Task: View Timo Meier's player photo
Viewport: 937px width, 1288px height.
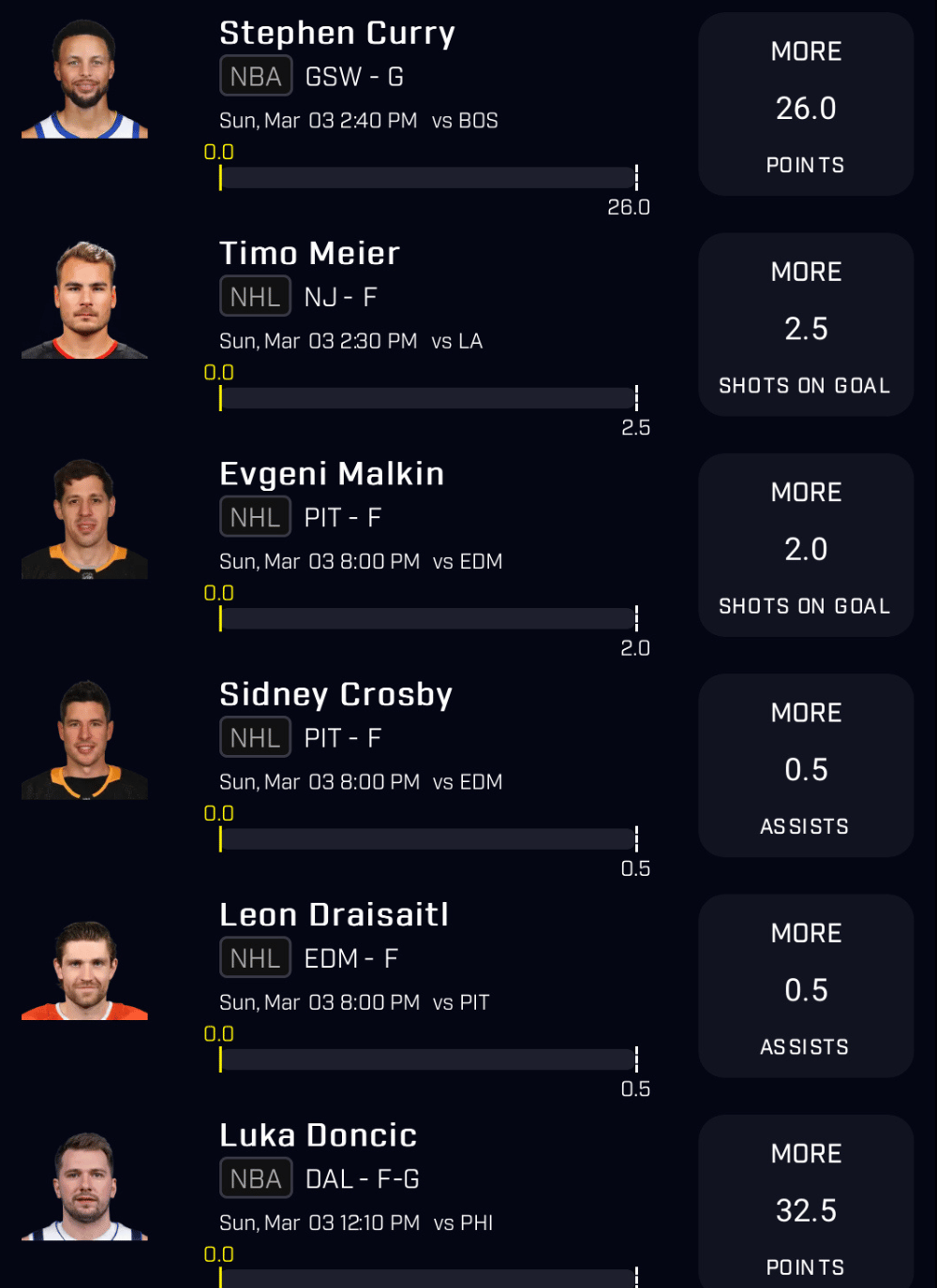Action: pyautogui.click(x=85, y=300)
